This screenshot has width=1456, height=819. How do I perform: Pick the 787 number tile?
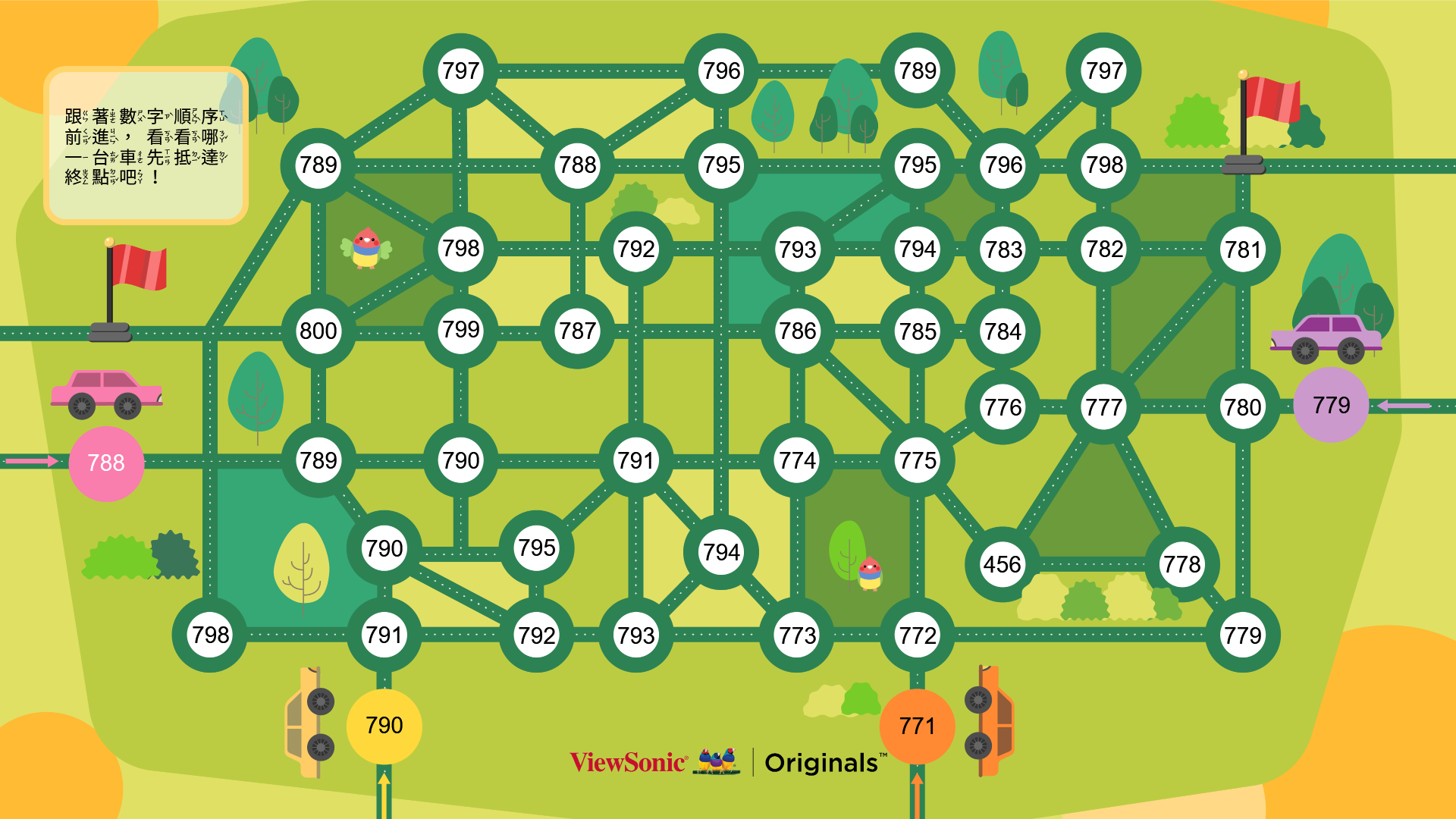(578, 331)
